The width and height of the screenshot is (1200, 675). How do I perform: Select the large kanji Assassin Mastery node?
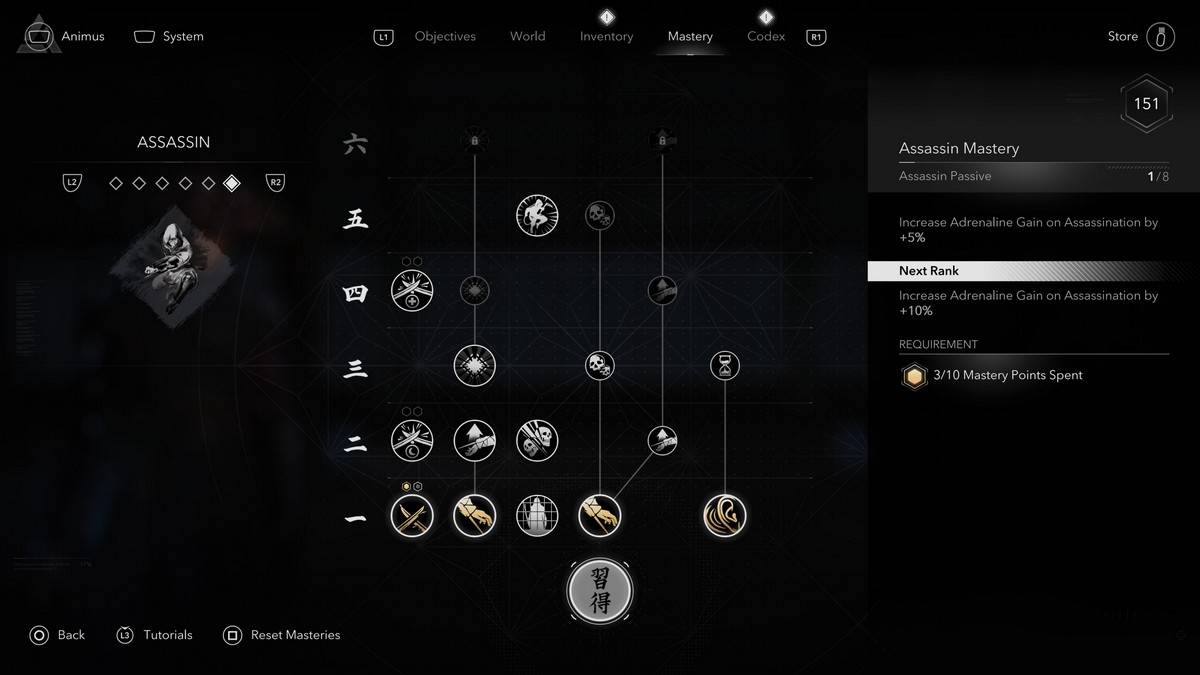600,591
